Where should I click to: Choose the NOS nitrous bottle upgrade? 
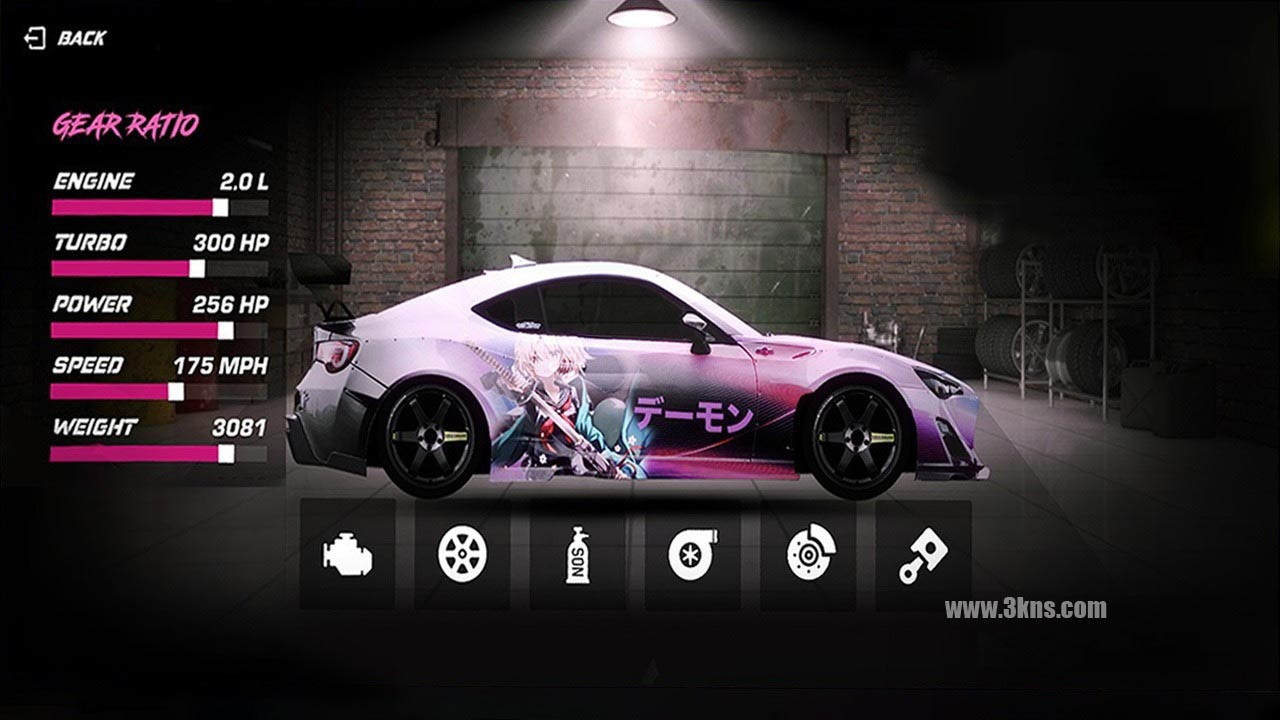[x=577, y=555]
